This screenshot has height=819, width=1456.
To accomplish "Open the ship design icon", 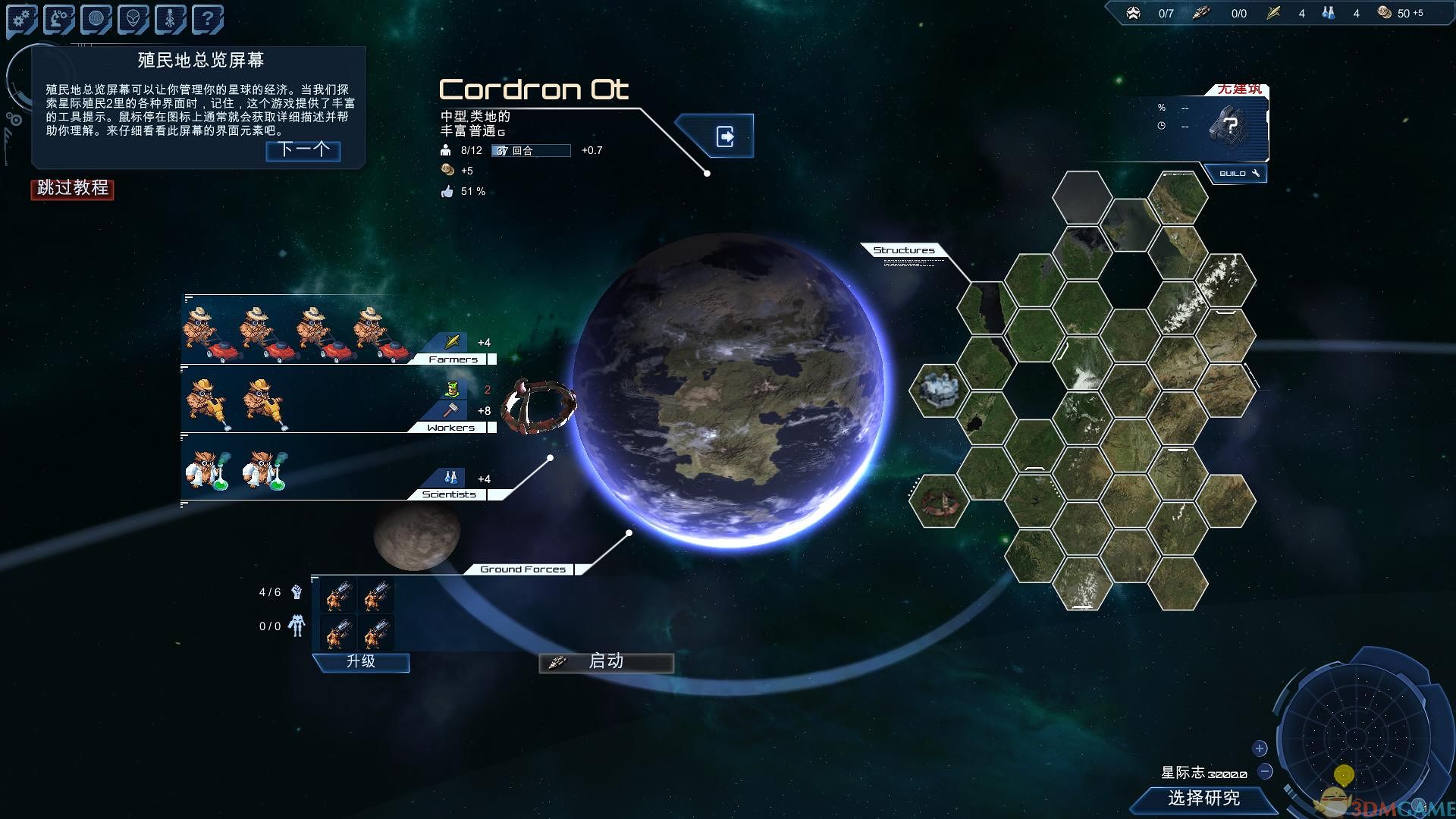I will pyautogui.click(x=170, y=20).
